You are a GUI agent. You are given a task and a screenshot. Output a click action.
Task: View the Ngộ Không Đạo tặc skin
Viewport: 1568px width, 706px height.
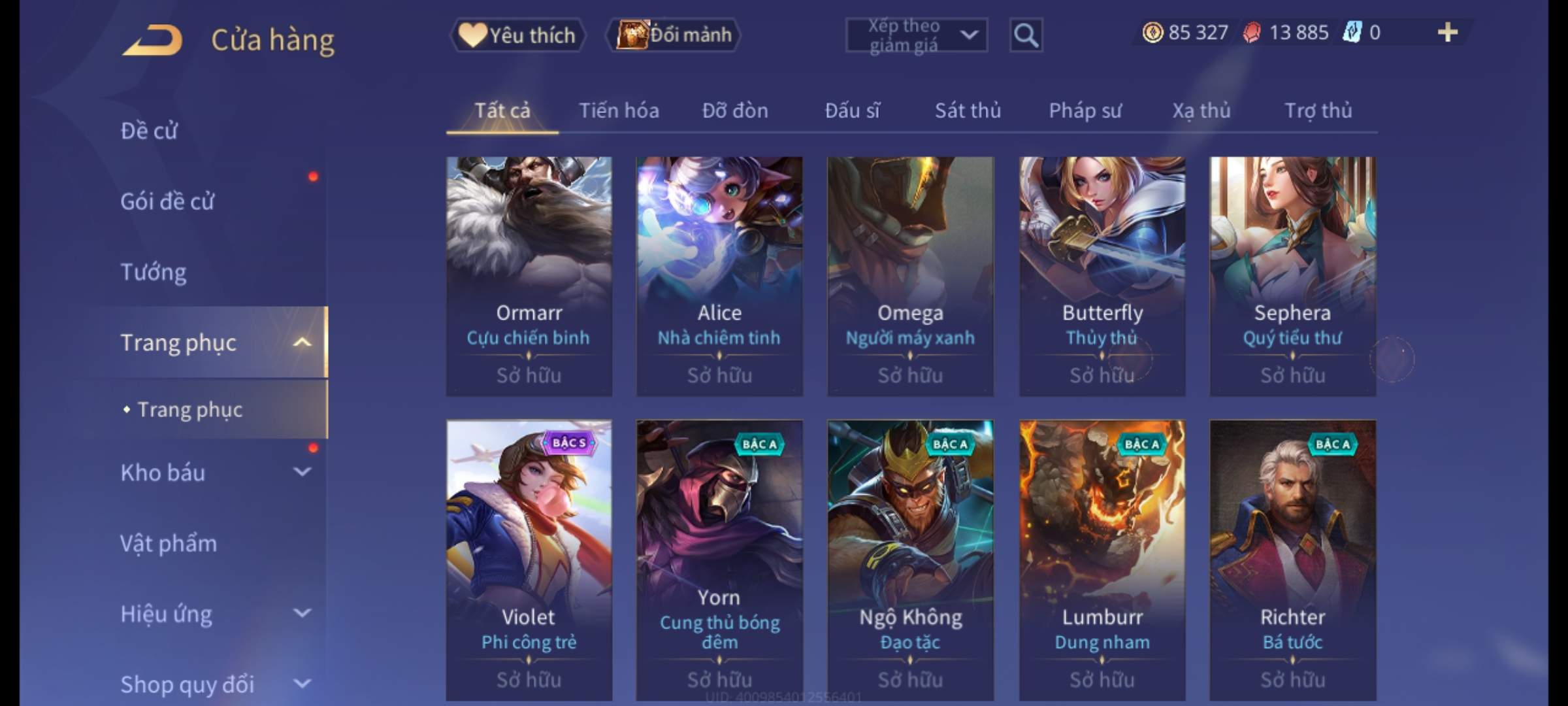click(910, 560)
